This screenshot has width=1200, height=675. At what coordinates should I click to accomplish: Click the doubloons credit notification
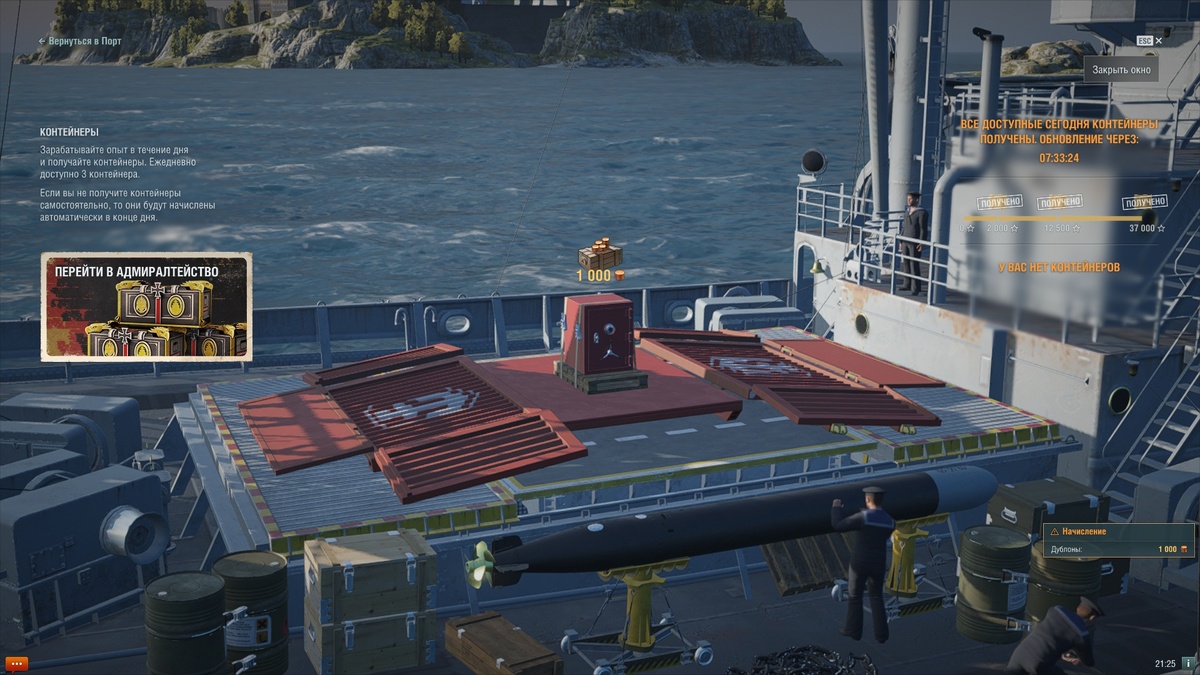tap(1117, 541)
